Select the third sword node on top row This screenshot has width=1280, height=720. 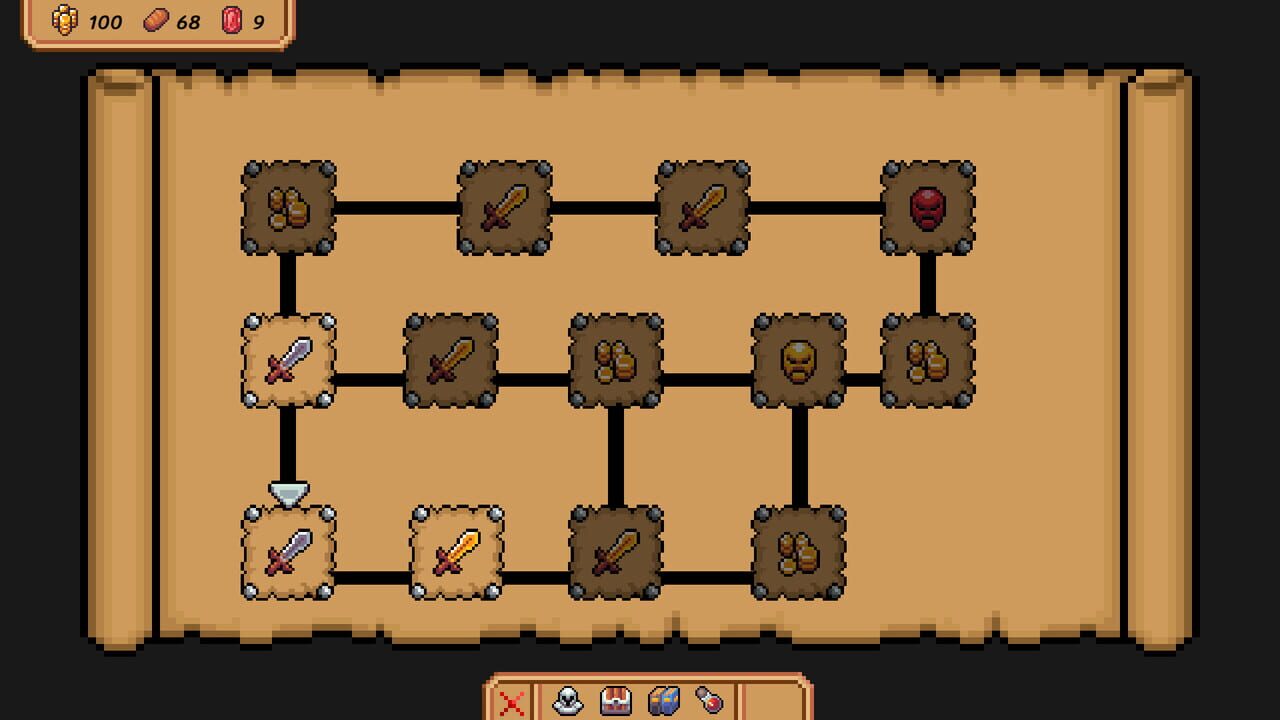point(702,207)
